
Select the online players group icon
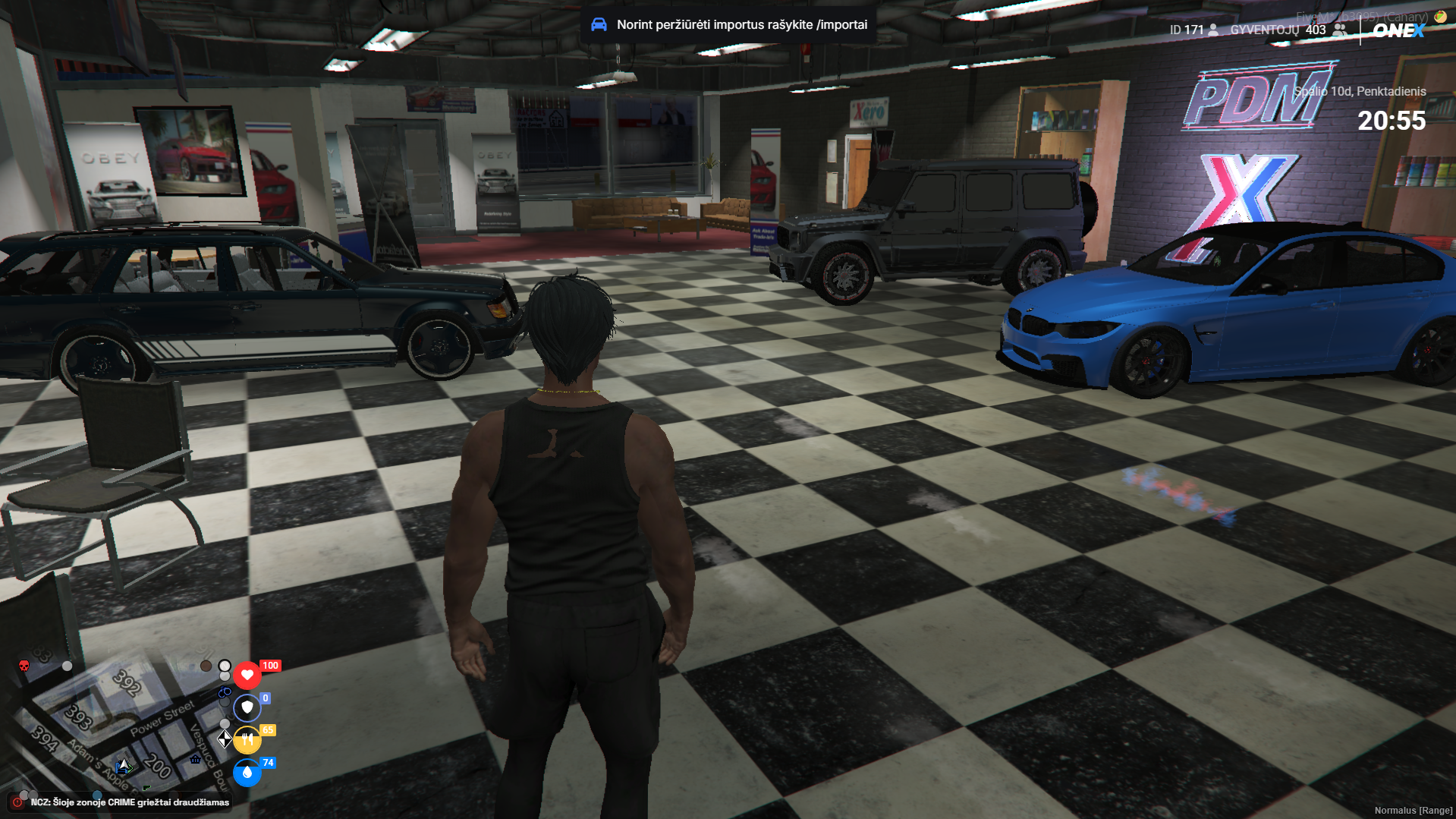point(1340,30)
